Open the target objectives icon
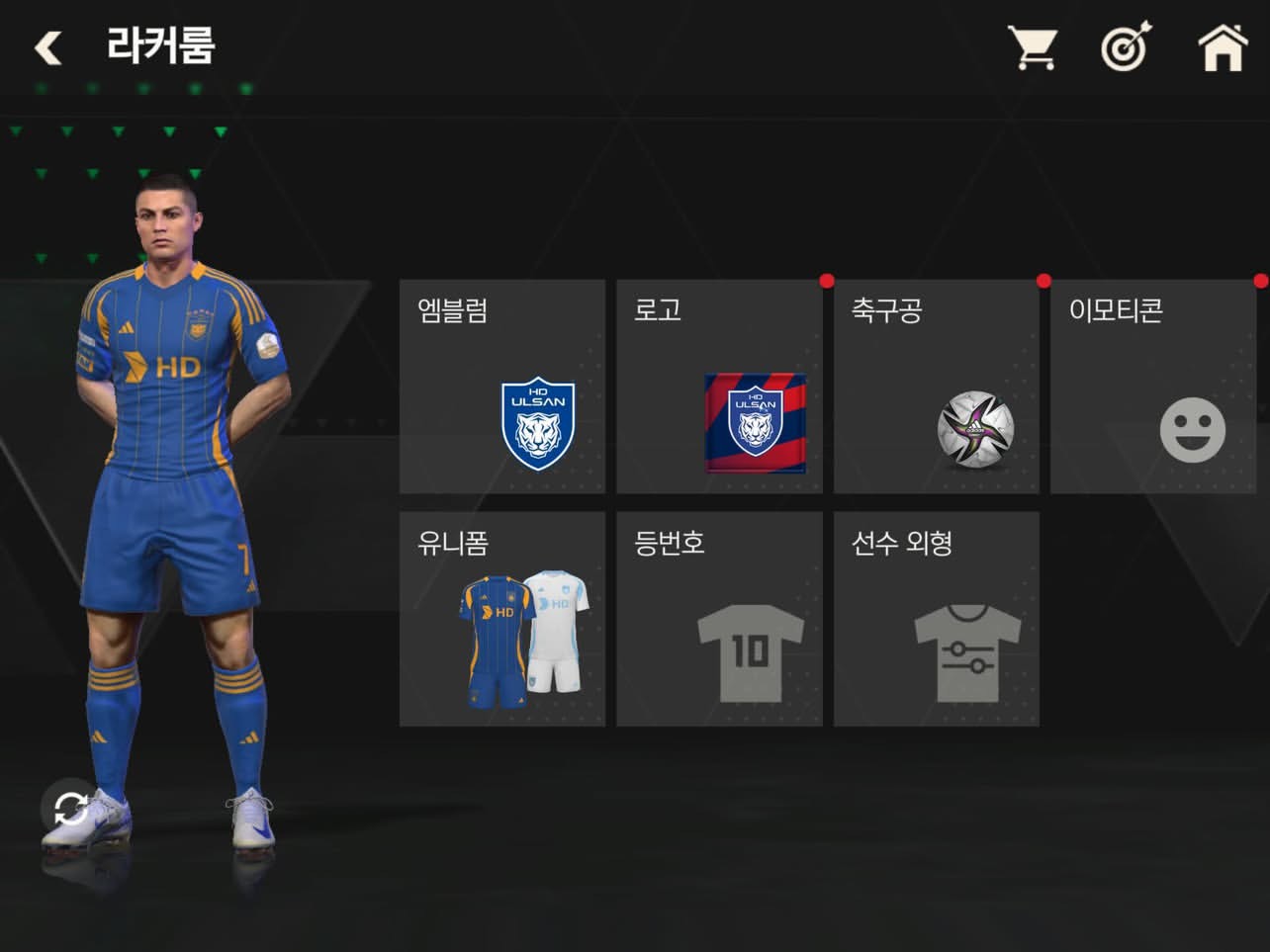Image resolution: width=1270 pixels, height=952 pixels. coord(1126,47)
